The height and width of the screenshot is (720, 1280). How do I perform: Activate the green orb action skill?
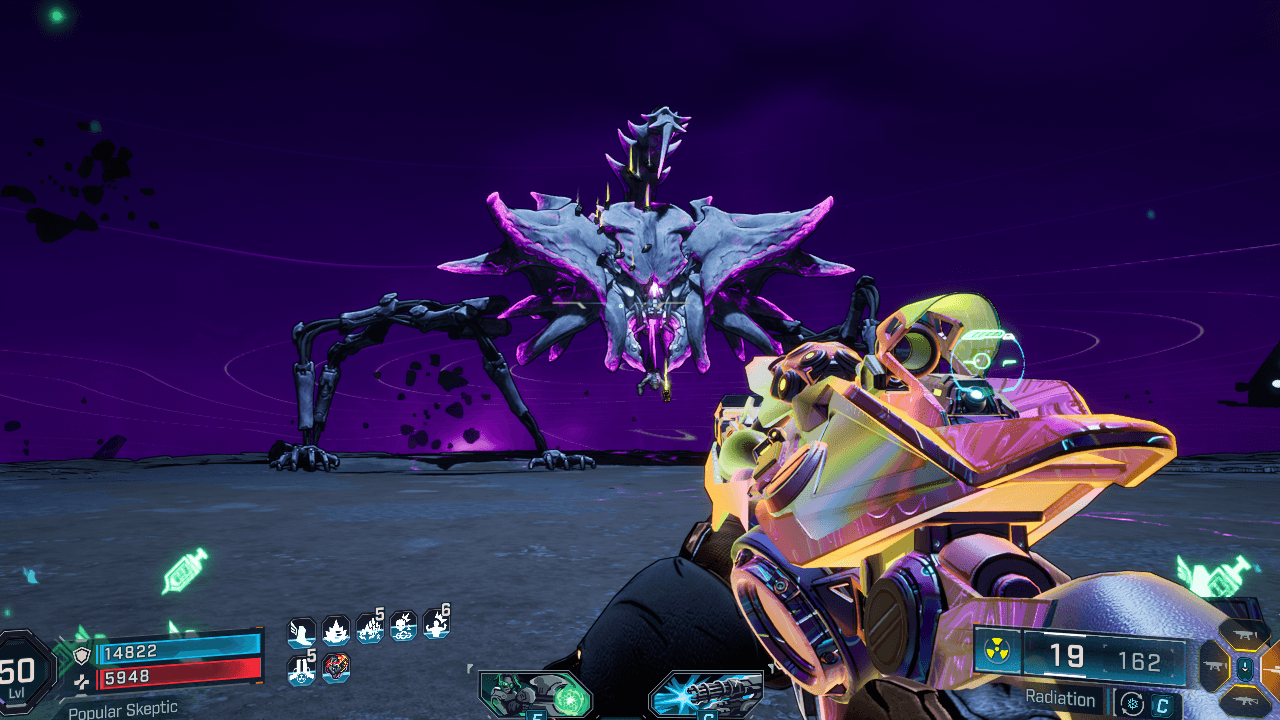coord(534,695)
